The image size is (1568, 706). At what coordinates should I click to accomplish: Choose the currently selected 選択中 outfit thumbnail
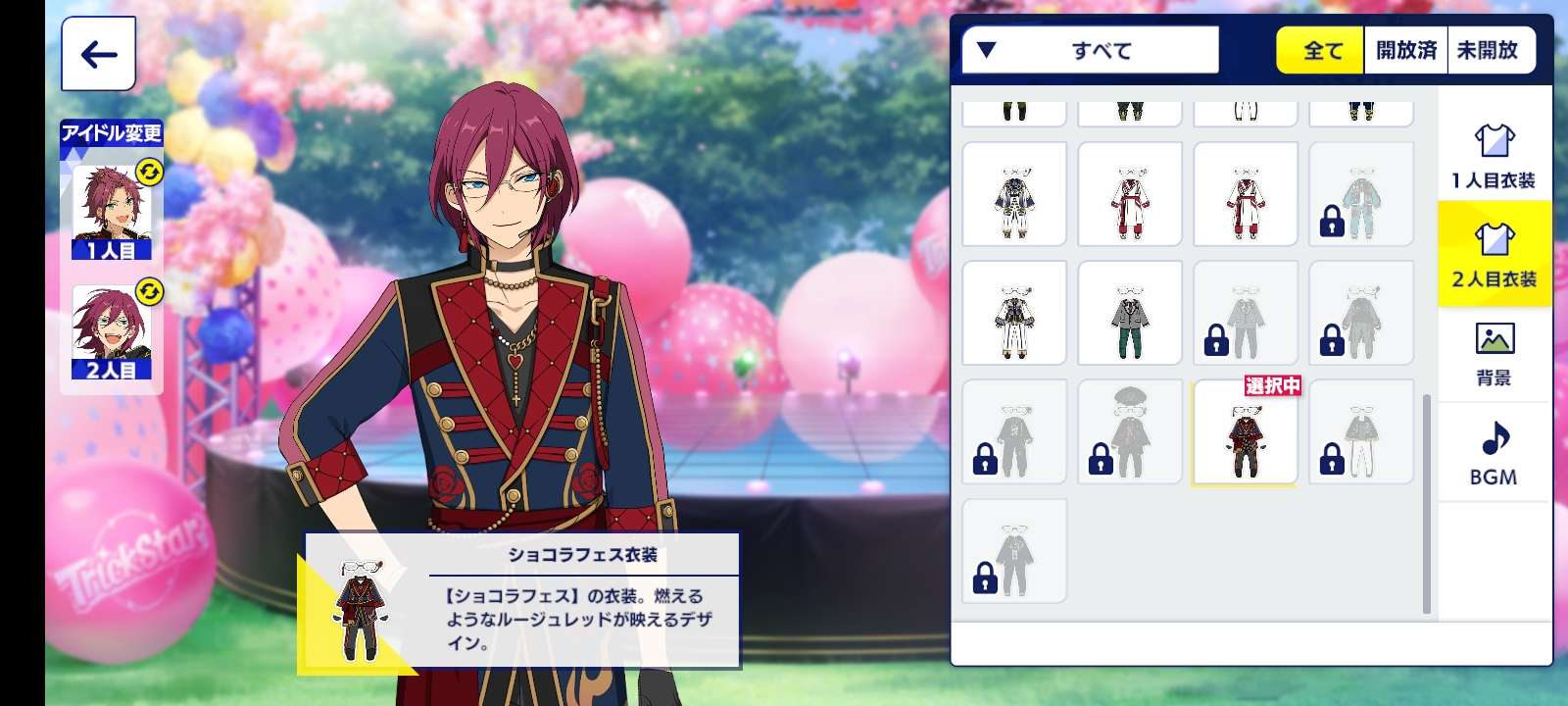1245,432
